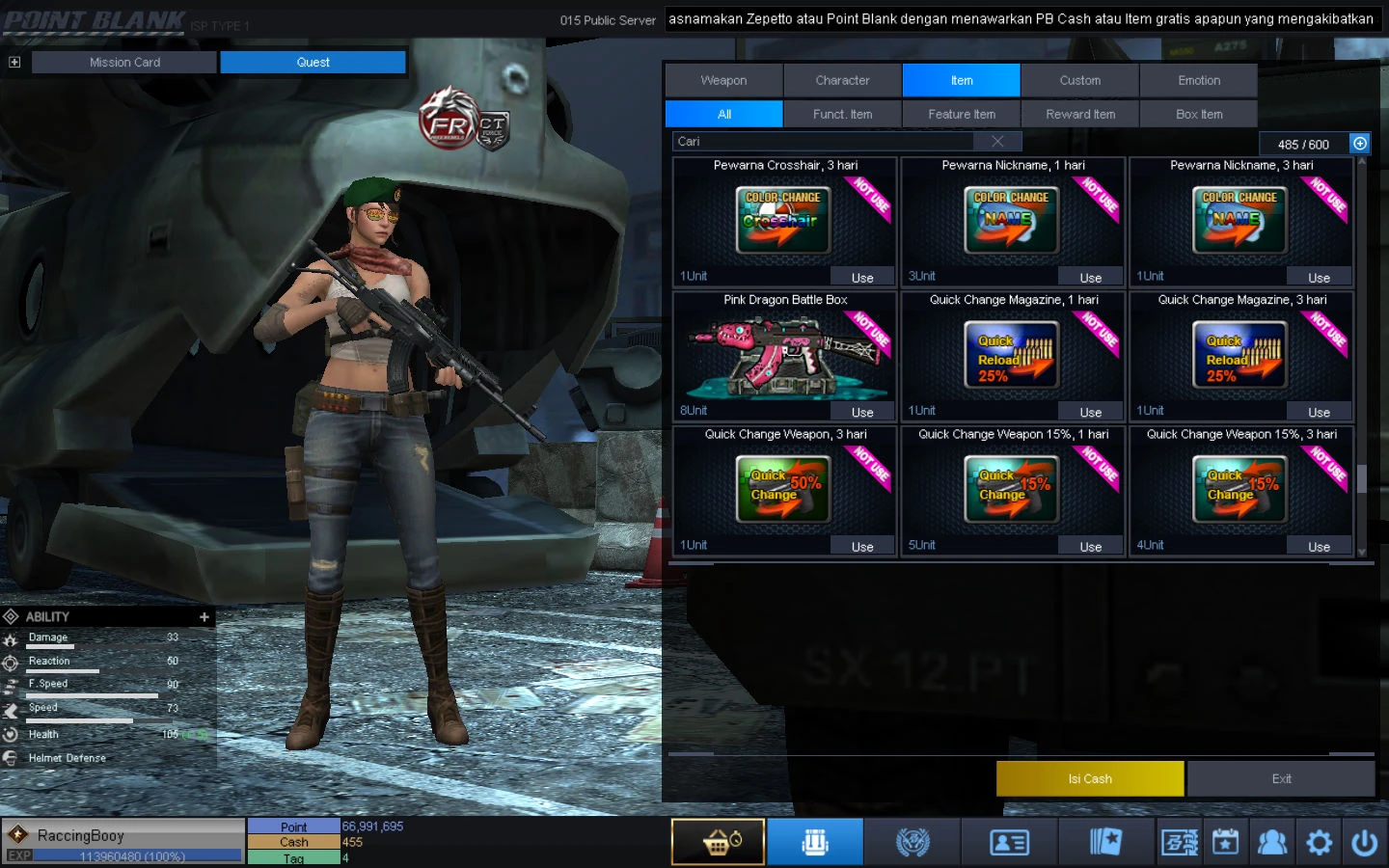Open the Character tab

pyautogui.click(x=842, y=81)
